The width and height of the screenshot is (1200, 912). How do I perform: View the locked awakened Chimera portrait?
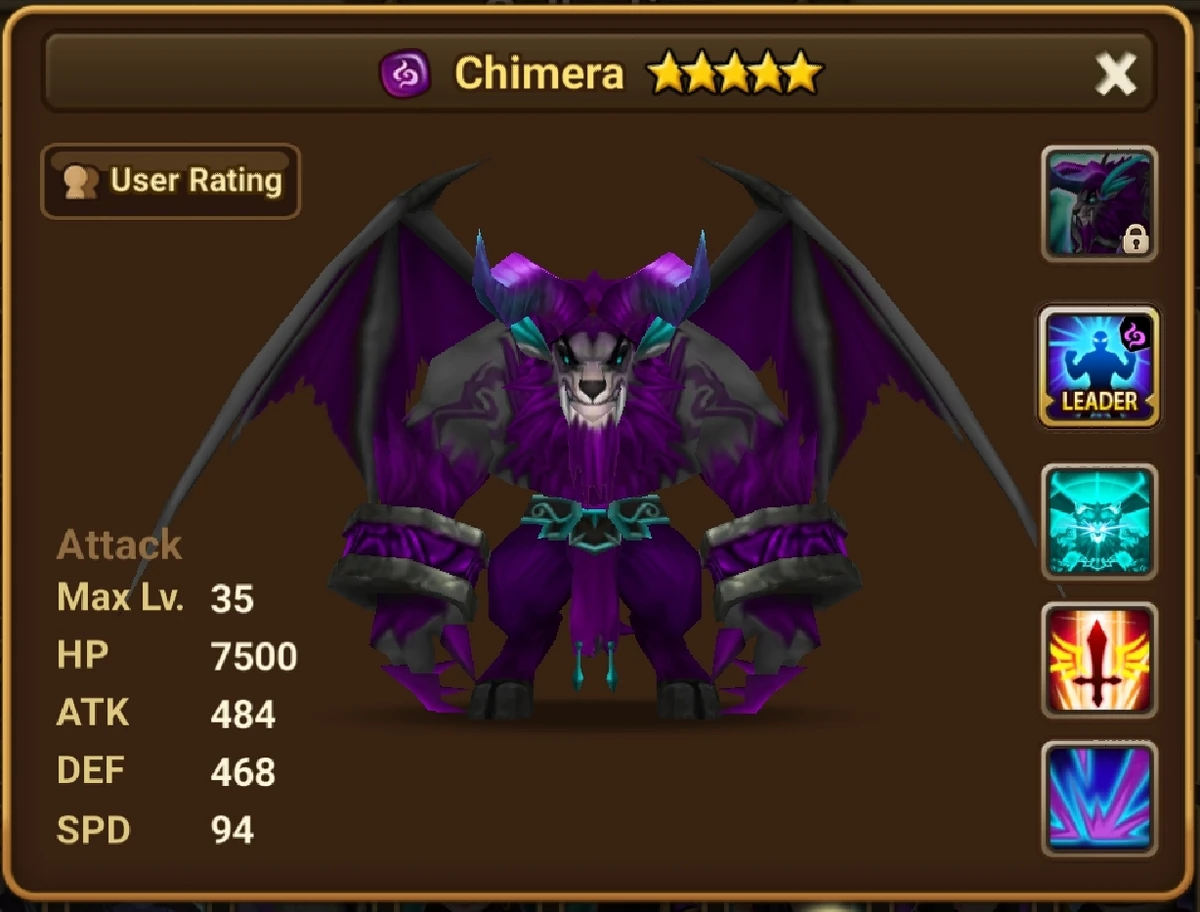pyautogui.click(x=1099, y=204)
